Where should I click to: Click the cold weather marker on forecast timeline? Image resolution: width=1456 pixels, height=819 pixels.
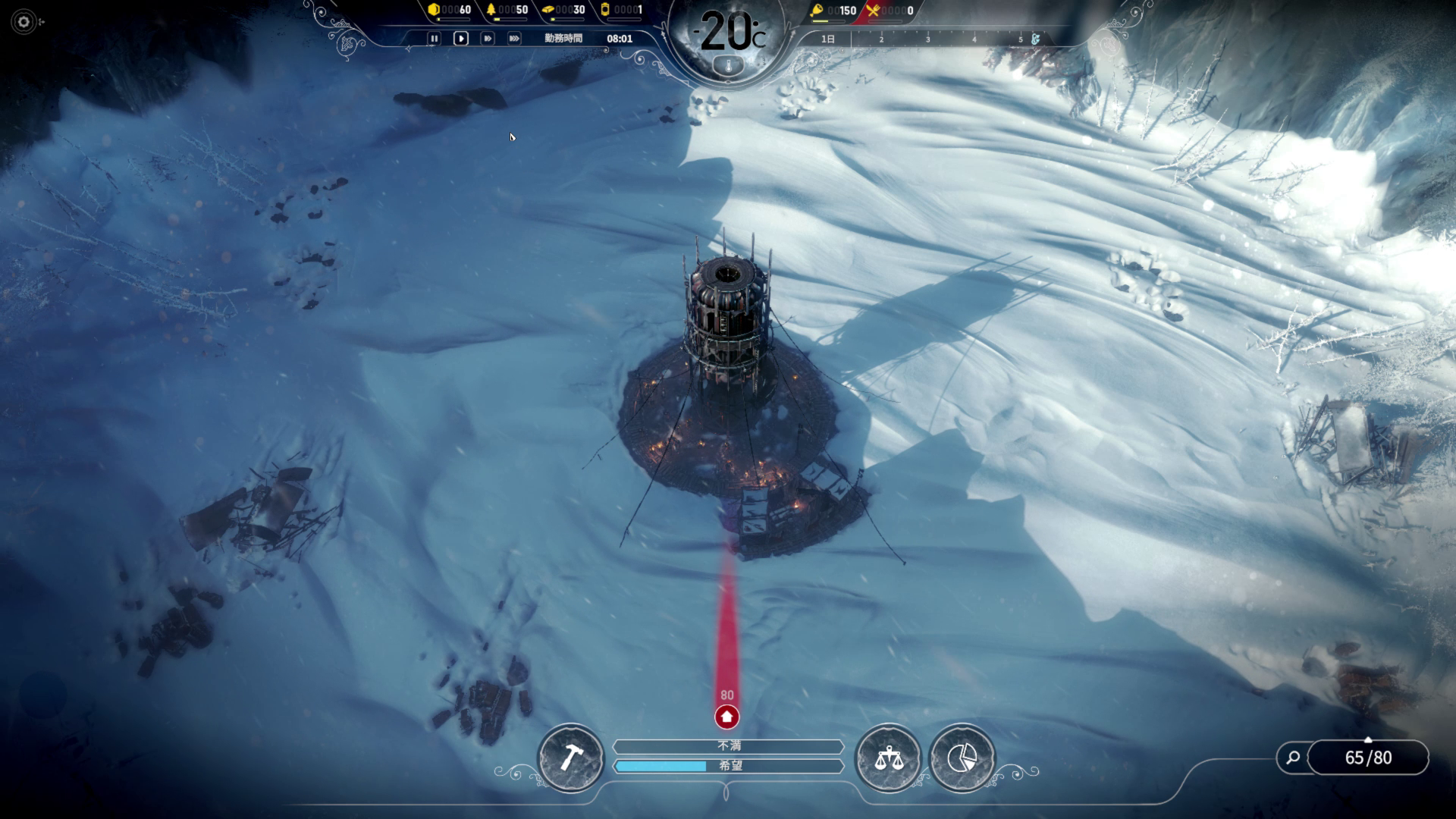click(x=1034, y=39)
